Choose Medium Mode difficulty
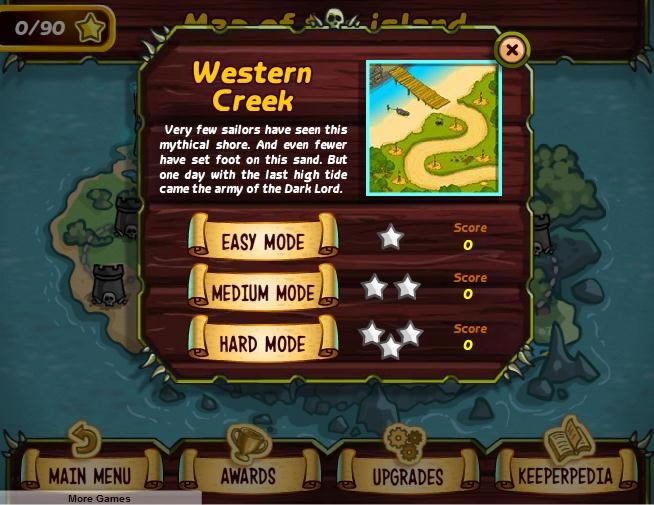The height and width of the screenshot is (505, 654). [263, 292]
